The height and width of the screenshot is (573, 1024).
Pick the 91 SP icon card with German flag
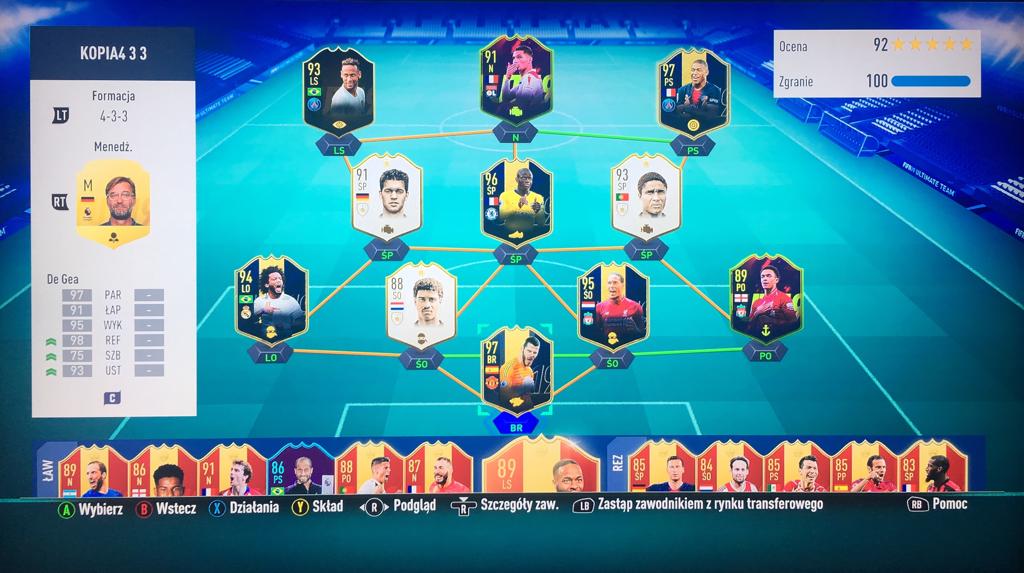(388, 196)
